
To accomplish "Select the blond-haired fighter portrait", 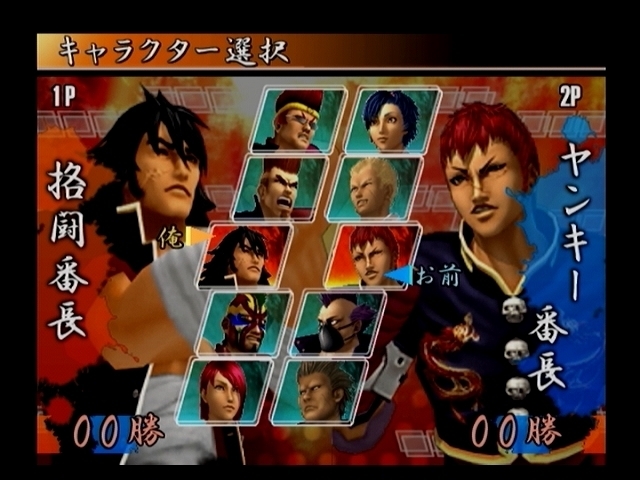I will click(373, 187).
